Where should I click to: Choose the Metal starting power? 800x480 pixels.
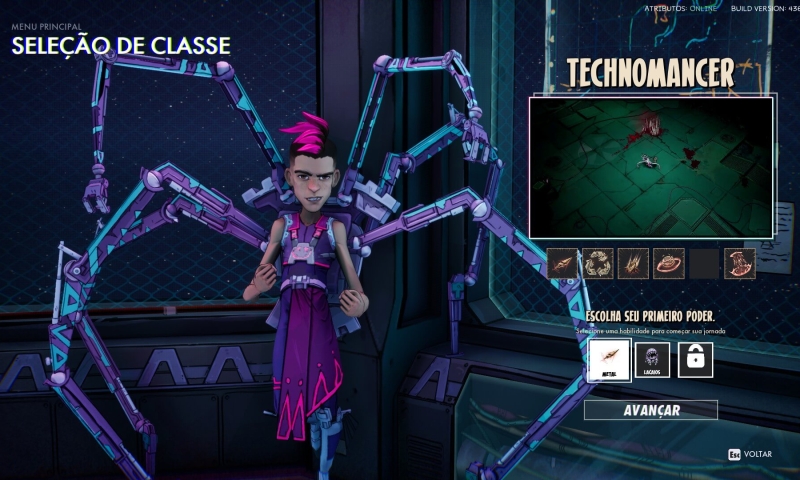point(609,358)
